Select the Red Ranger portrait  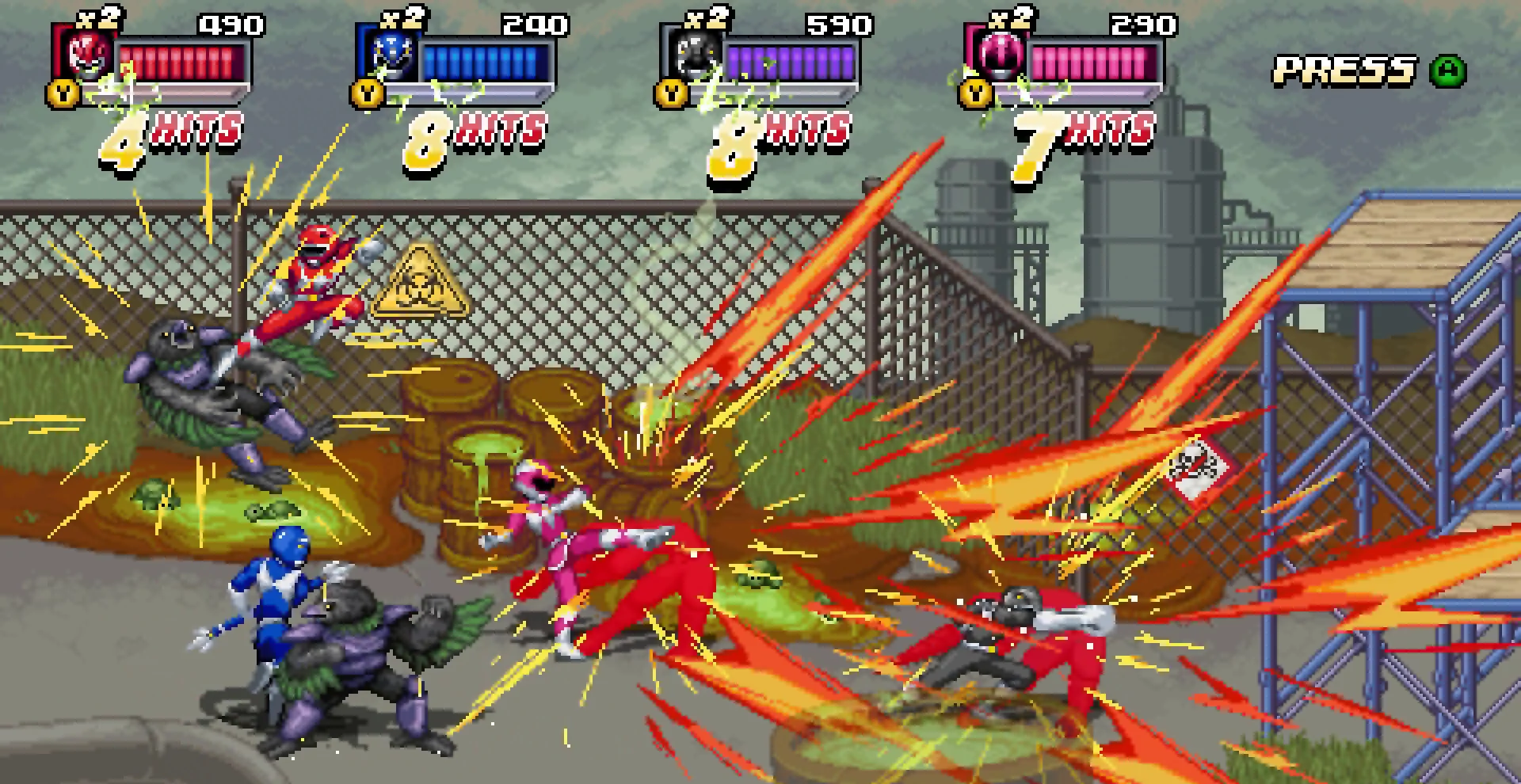click(x=86, y=54)
